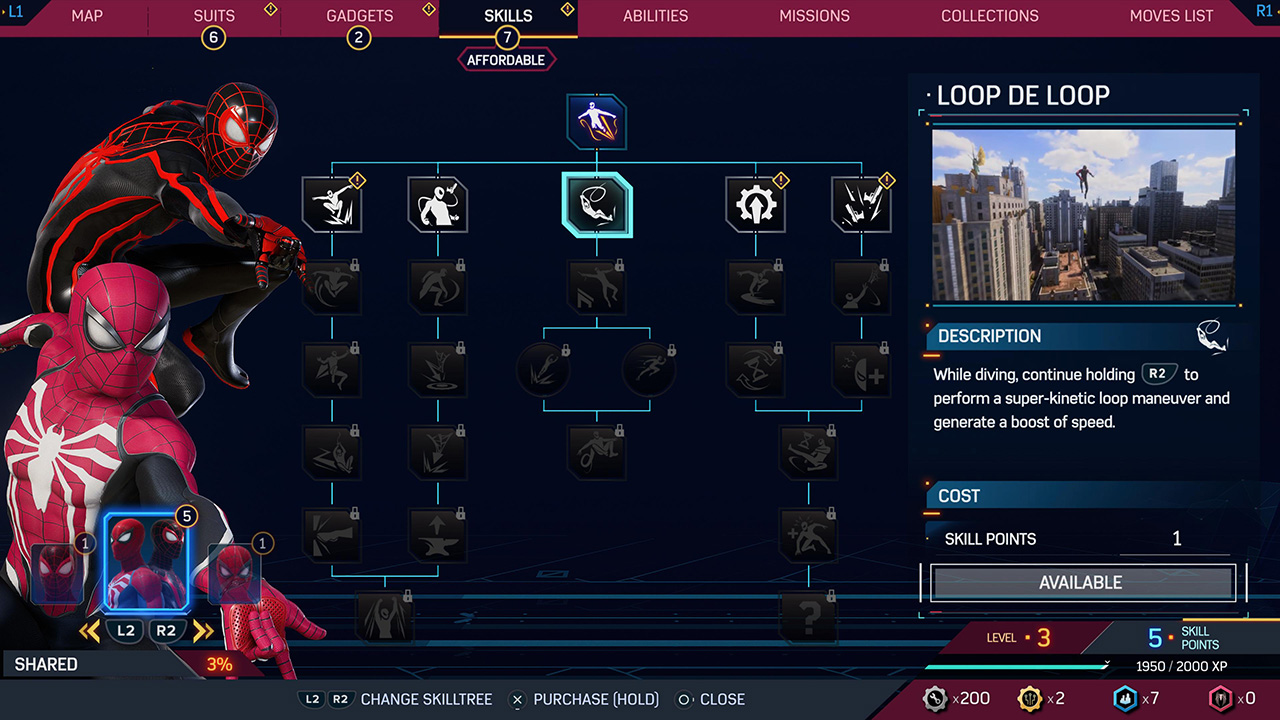This screenshot has width=1280, height=720.
Task: Toggle the Affordable skills filter badge
Action: pyautogui.click(x=506, y=59)
